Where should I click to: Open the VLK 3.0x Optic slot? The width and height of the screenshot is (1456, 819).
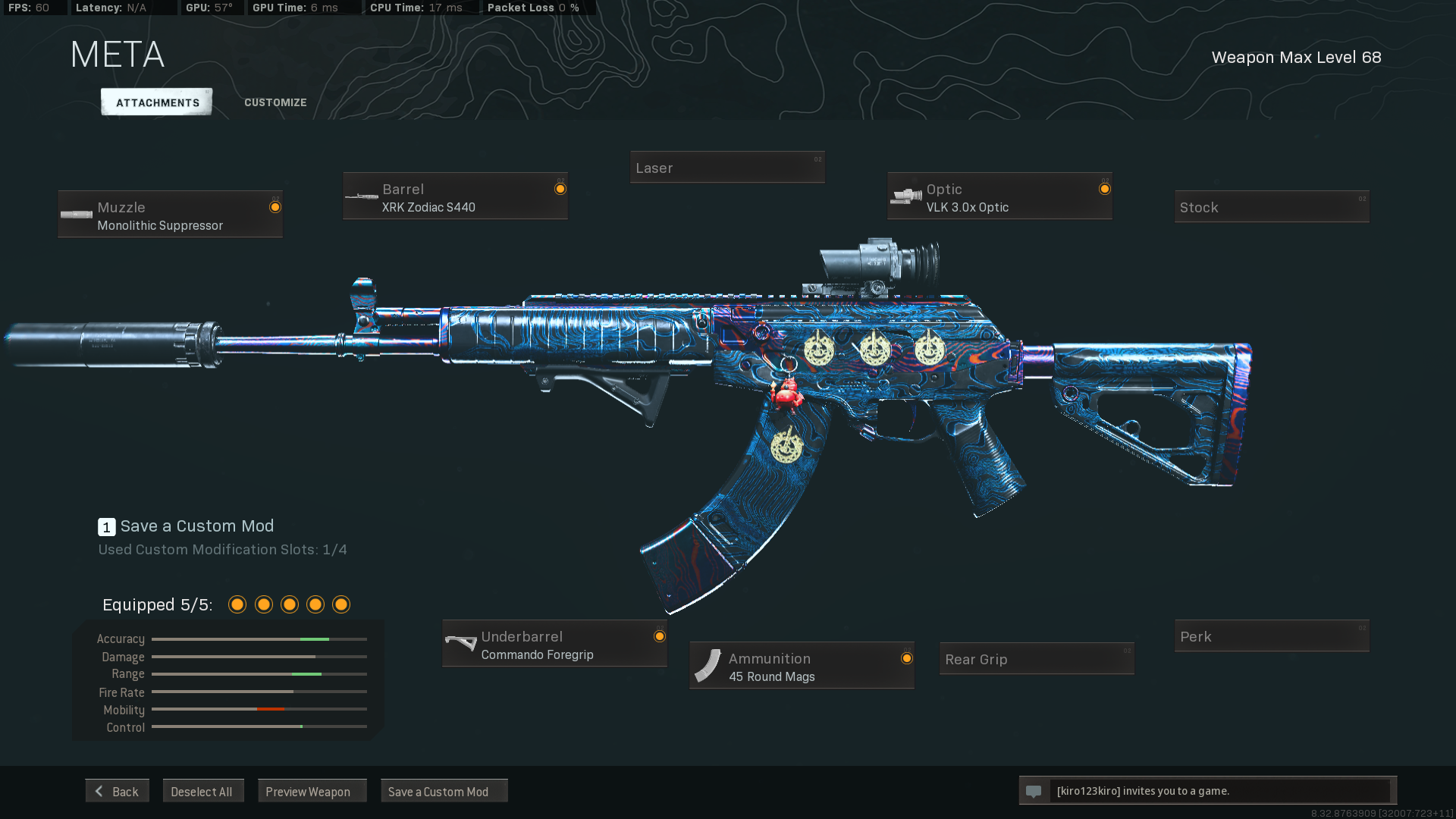coord(999,196)
